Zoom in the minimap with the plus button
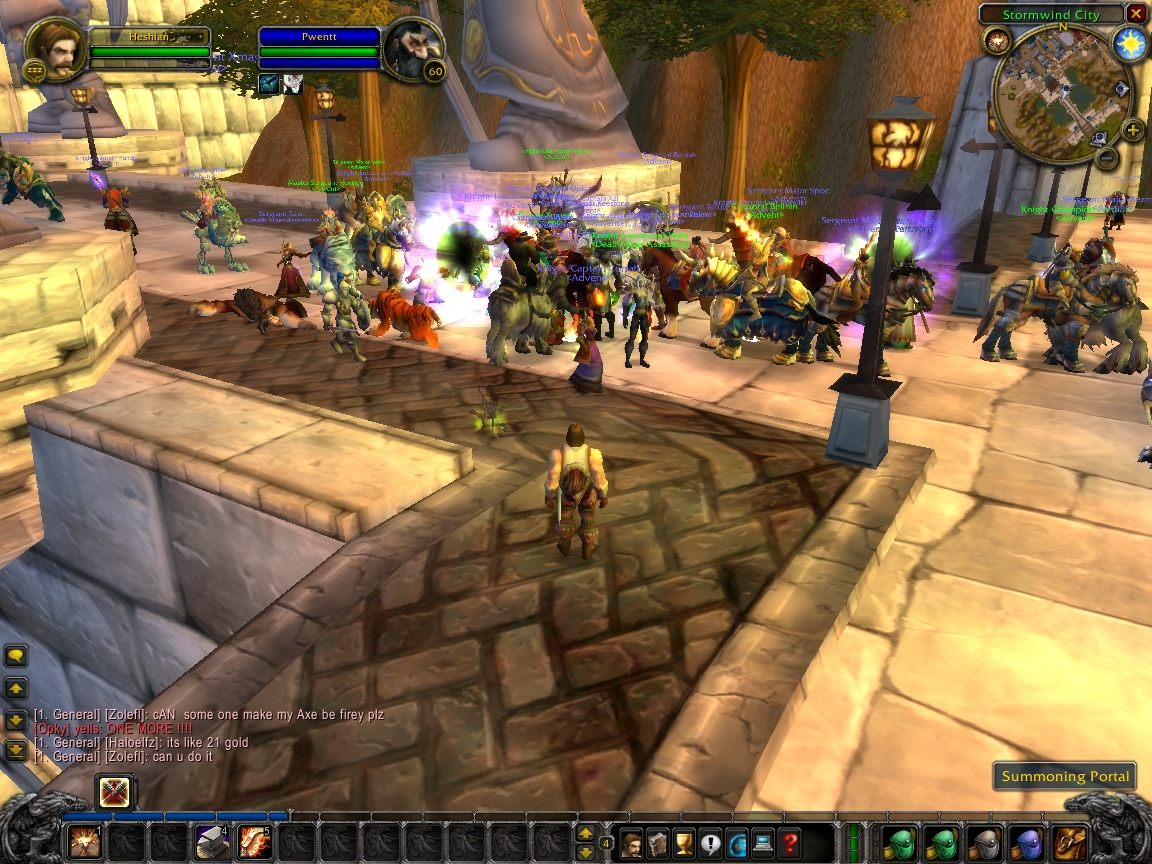The height and width of the screenshot is (864, 1152). (1132, 130)
